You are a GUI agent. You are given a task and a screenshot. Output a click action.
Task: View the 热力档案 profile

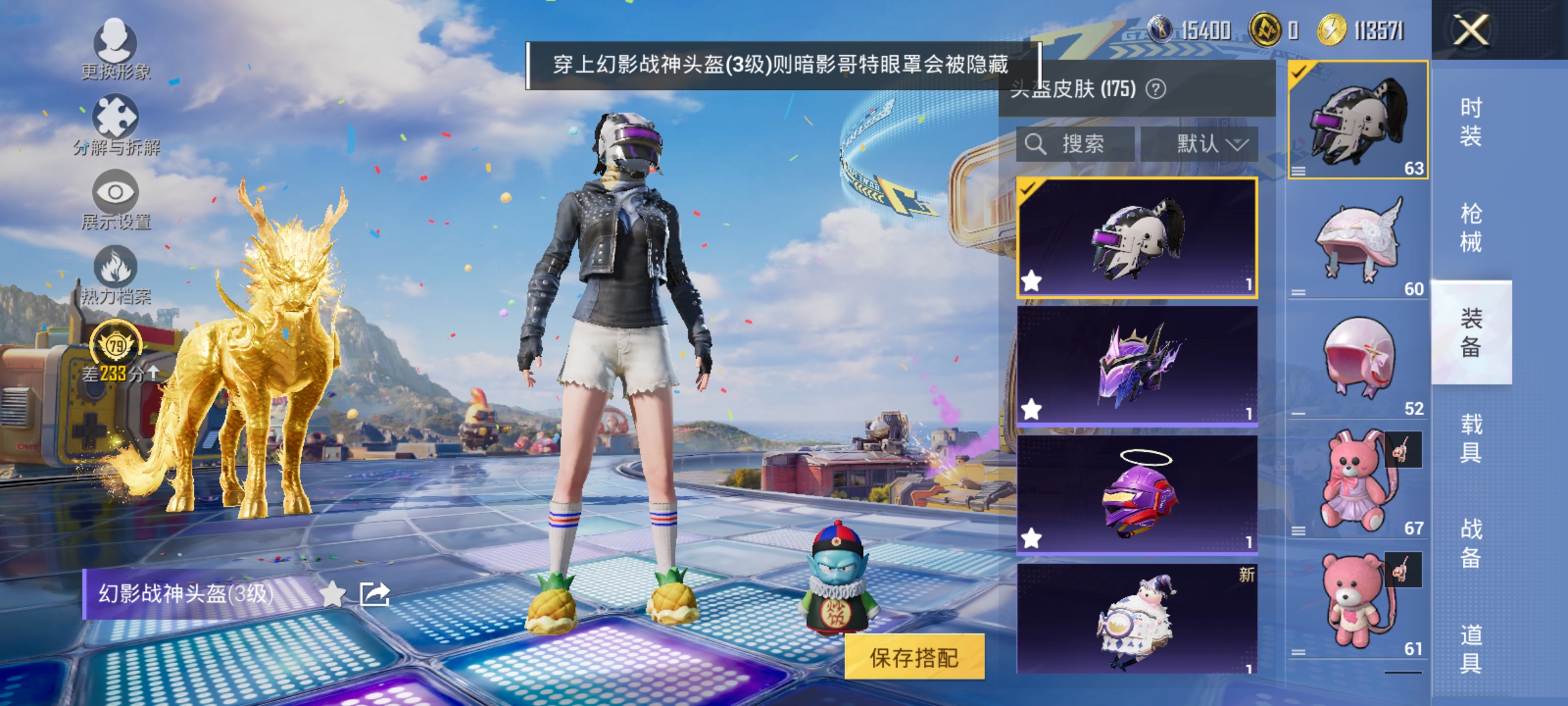coord(116,275)
